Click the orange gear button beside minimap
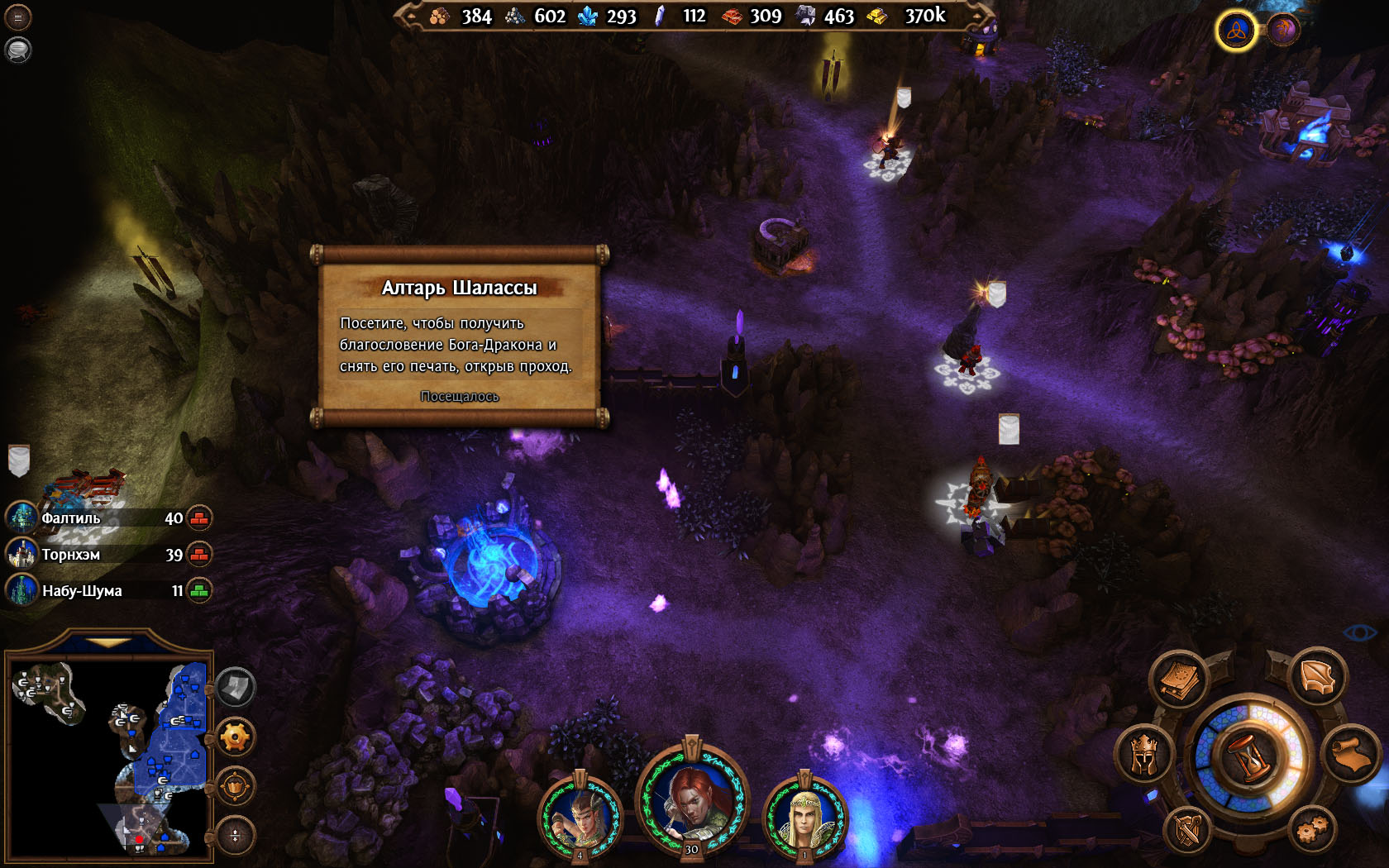This screenshot has height=868, width=1389. (236, 737)
